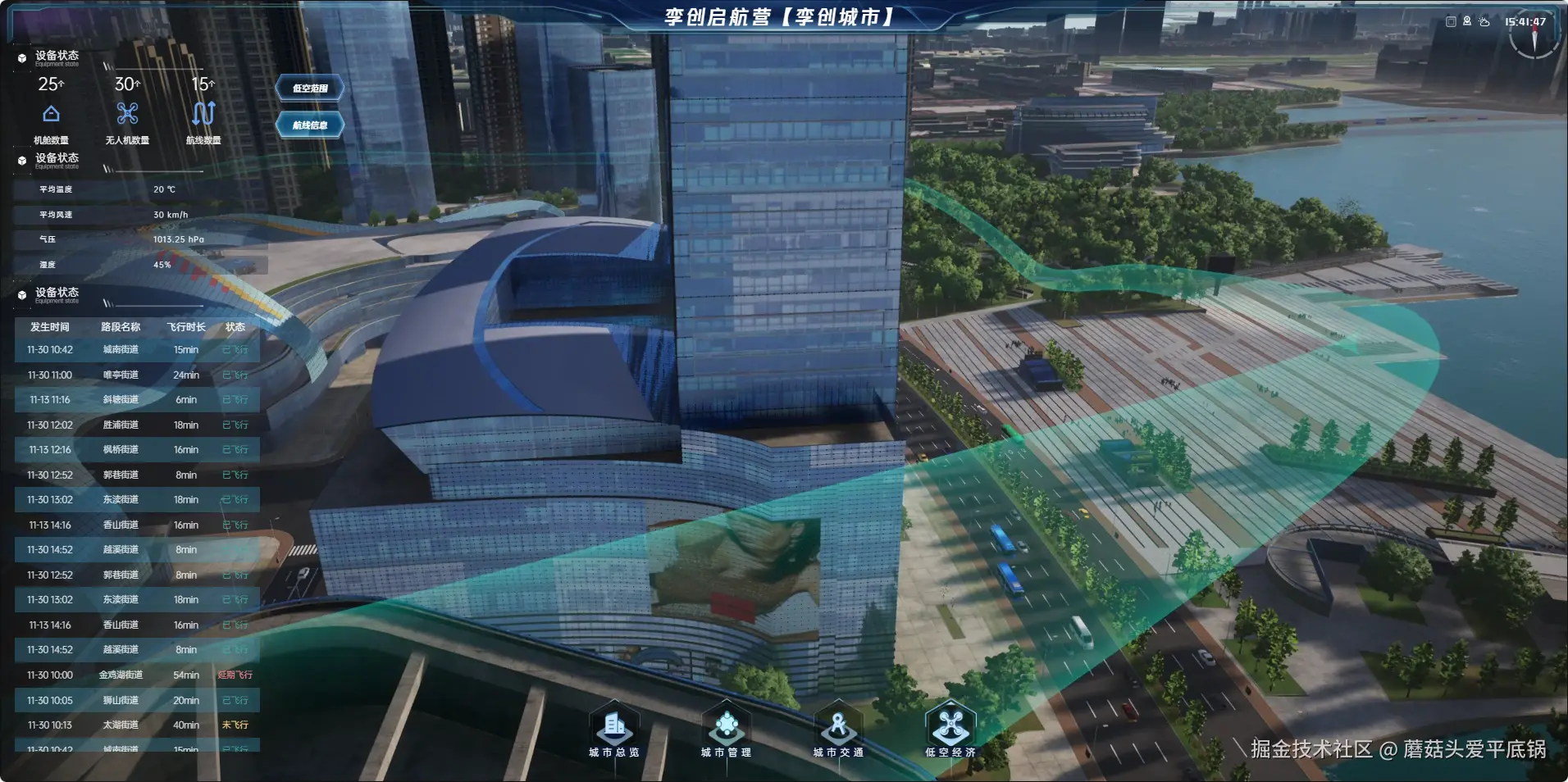Image resolution: width=1568 pixels, height=782 pixels.
Task: Select the 金鸡湖街道 delayed flight row
Action: pos(137,675)
